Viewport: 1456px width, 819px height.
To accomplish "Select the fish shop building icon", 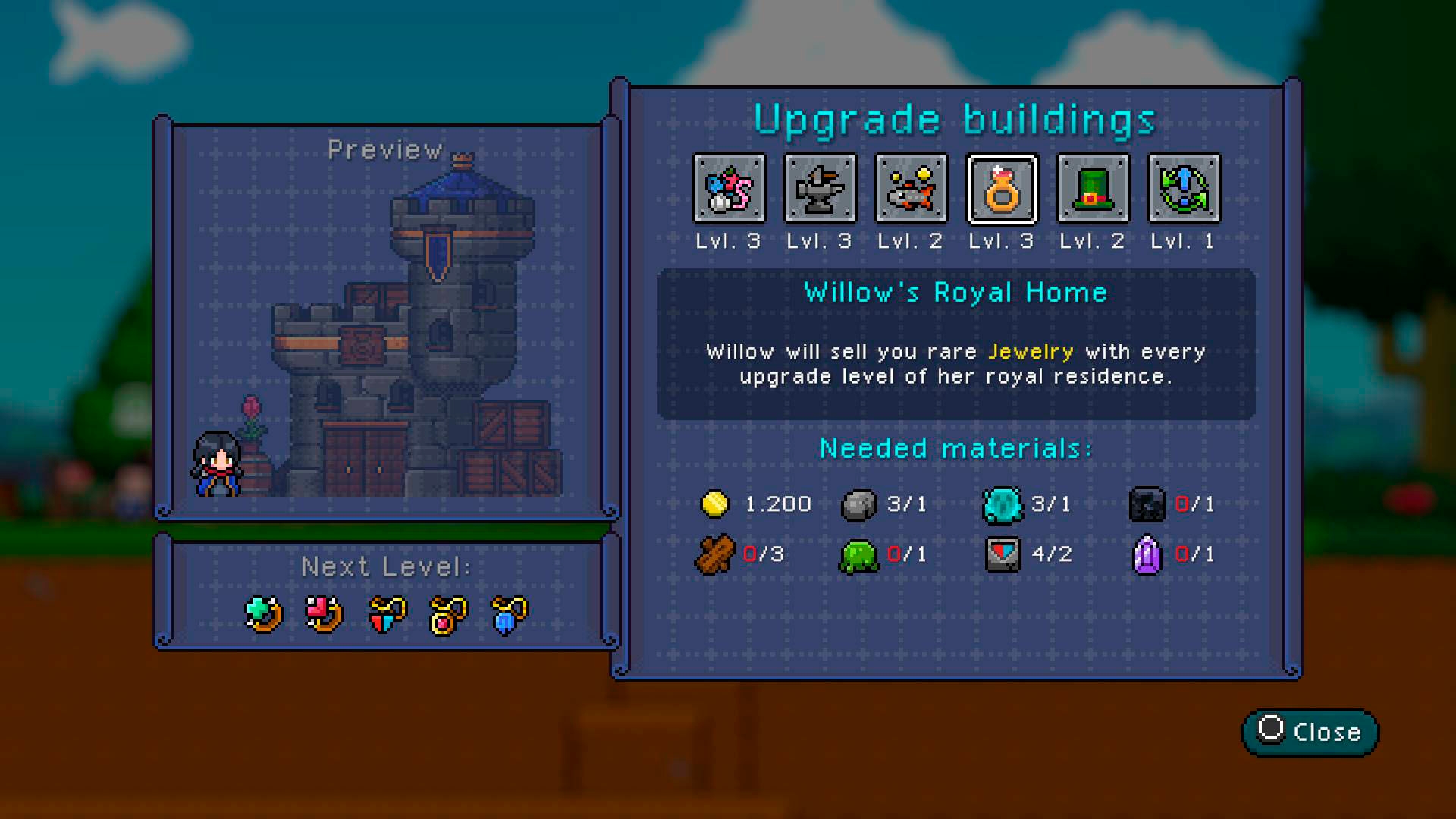I will 911,189.
